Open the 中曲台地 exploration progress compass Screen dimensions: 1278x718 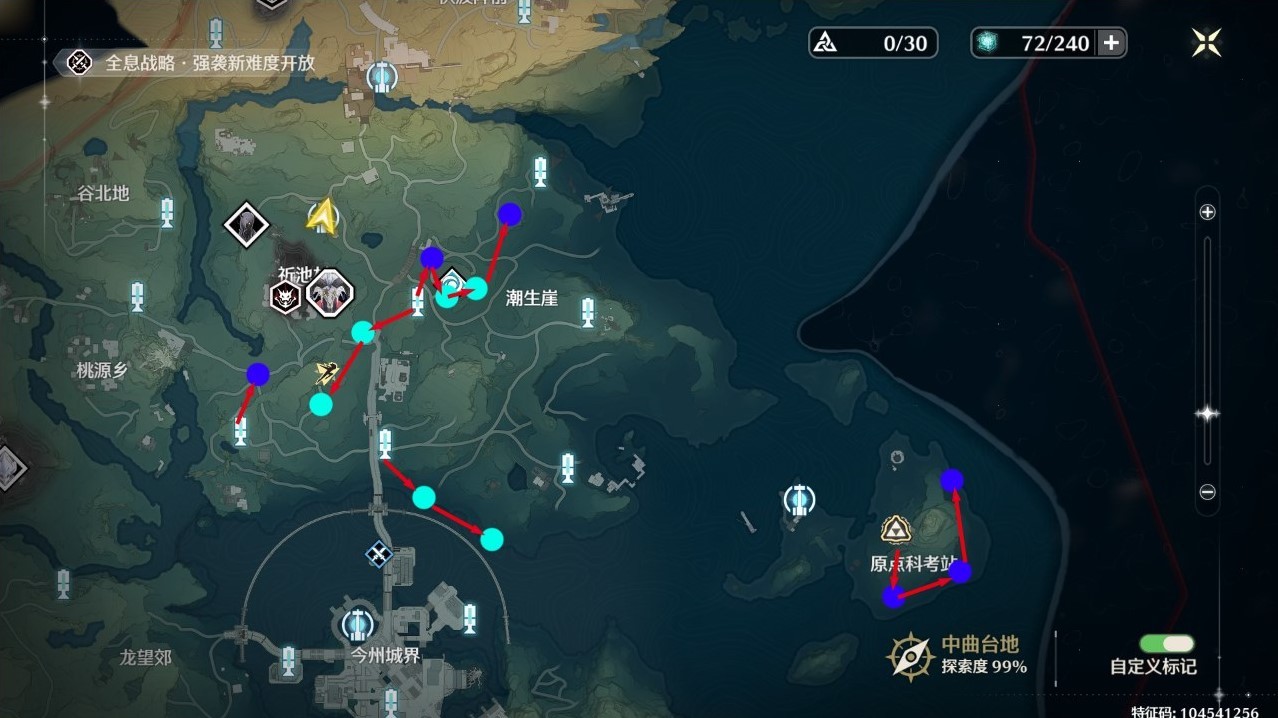(911, 655)
